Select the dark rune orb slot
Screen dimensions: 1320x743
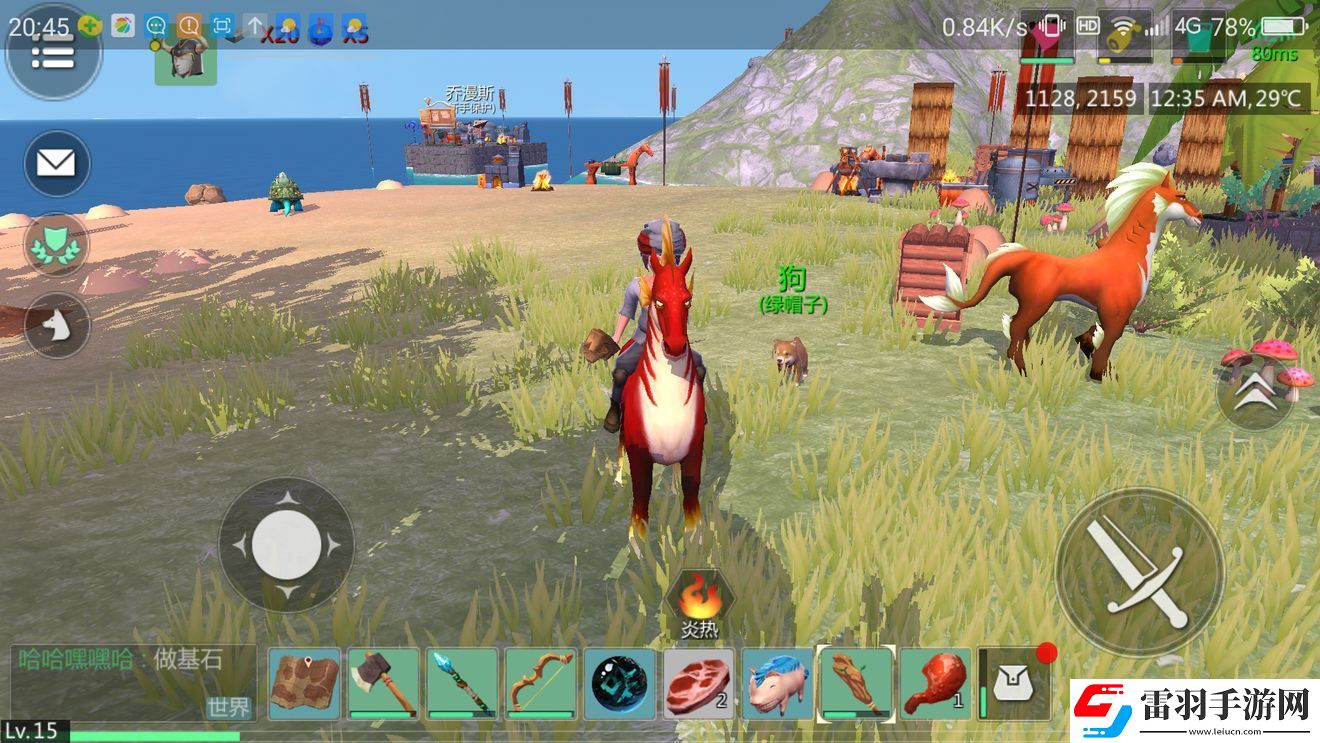pos(619,684)
